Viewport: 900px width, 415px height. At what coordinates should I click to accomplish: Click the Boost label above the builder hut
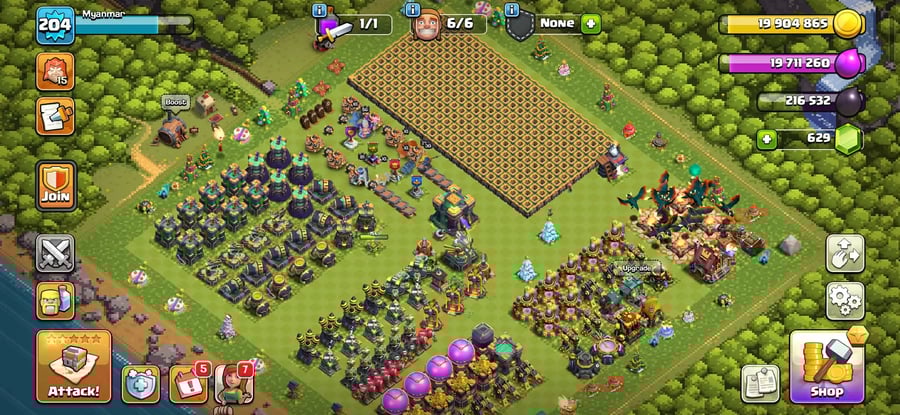175,102
